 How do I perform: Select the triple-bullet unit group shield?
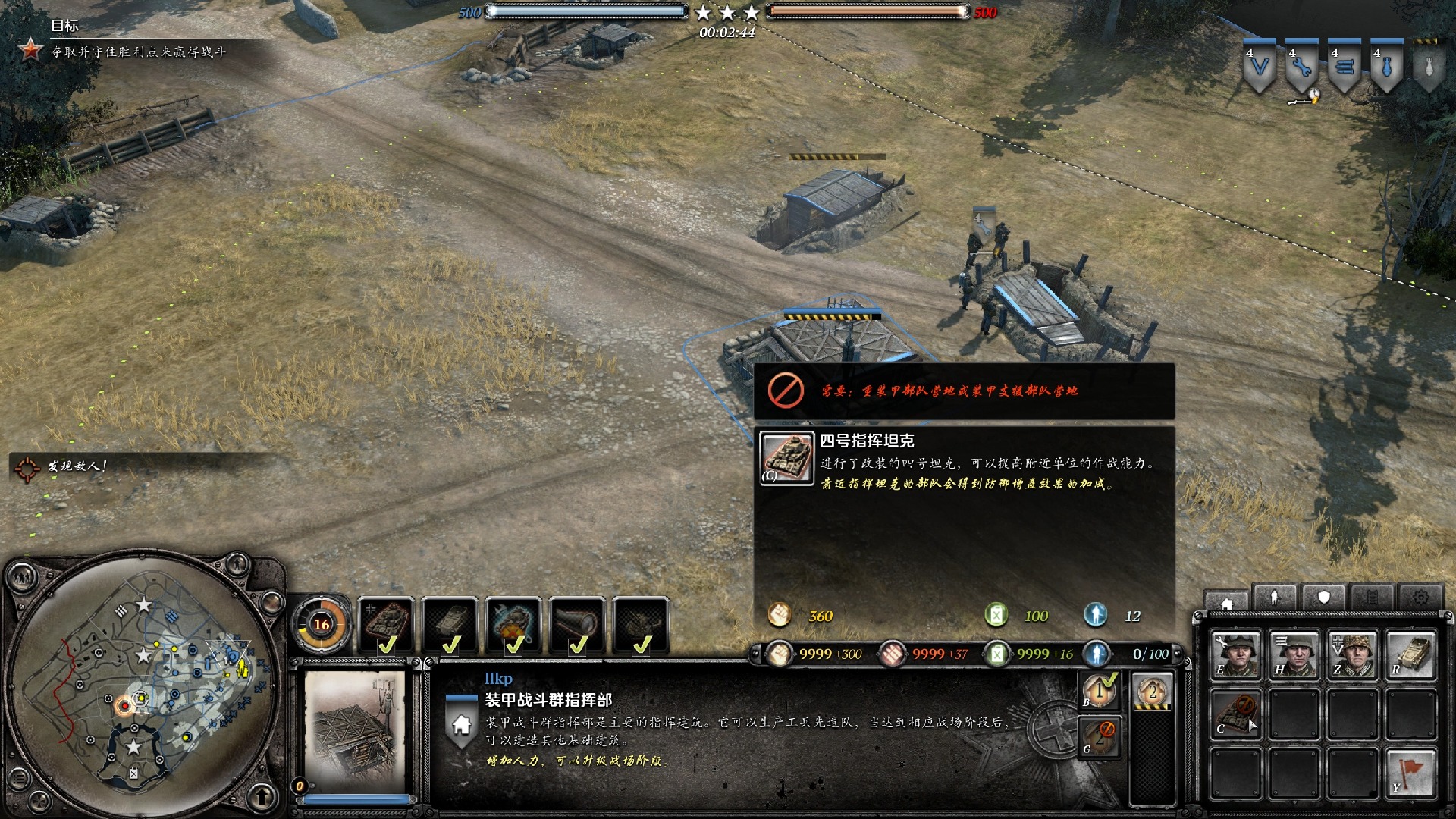1345,67
